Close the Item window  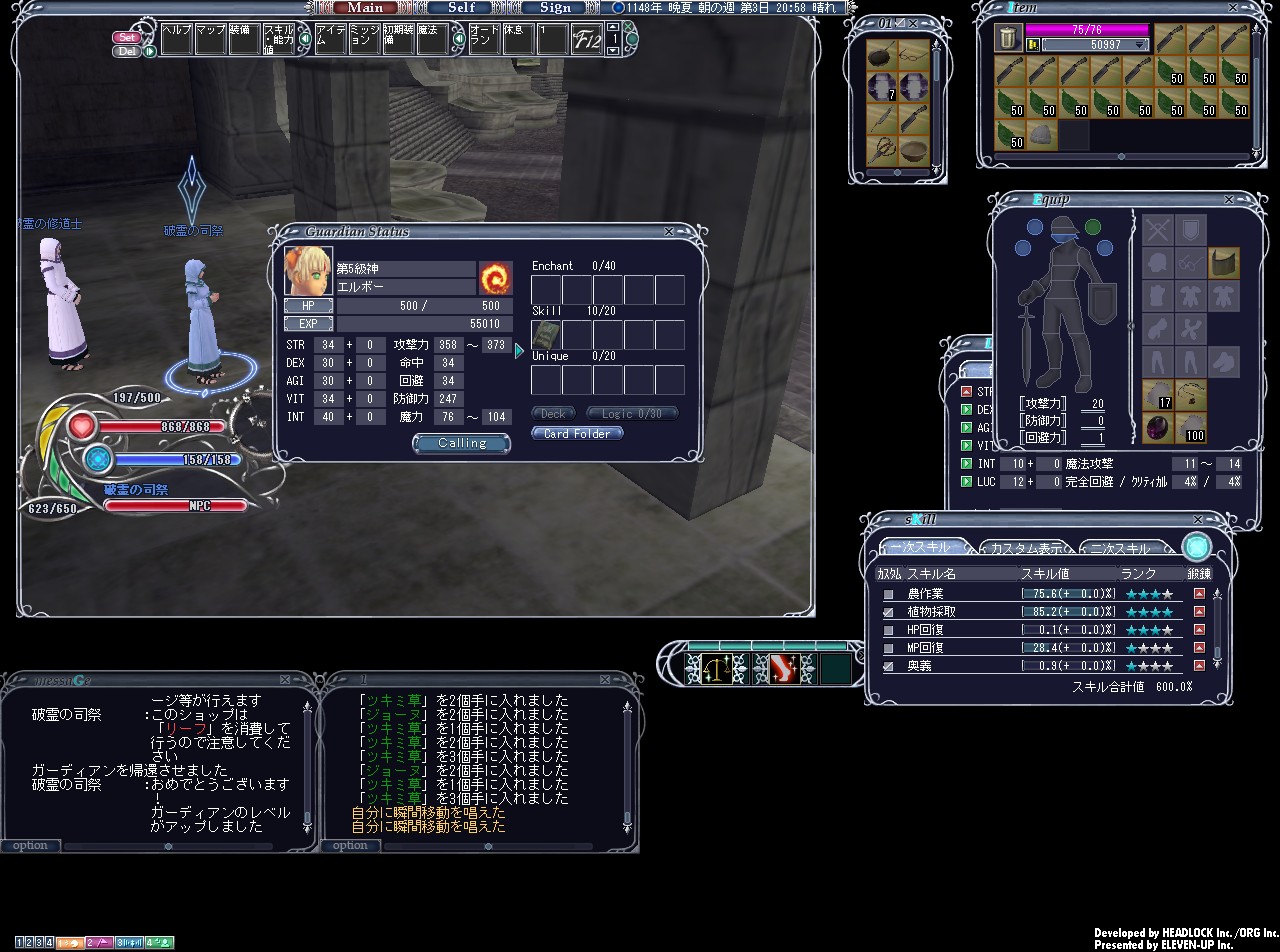pyautogui.click(x=1256, y=8)
